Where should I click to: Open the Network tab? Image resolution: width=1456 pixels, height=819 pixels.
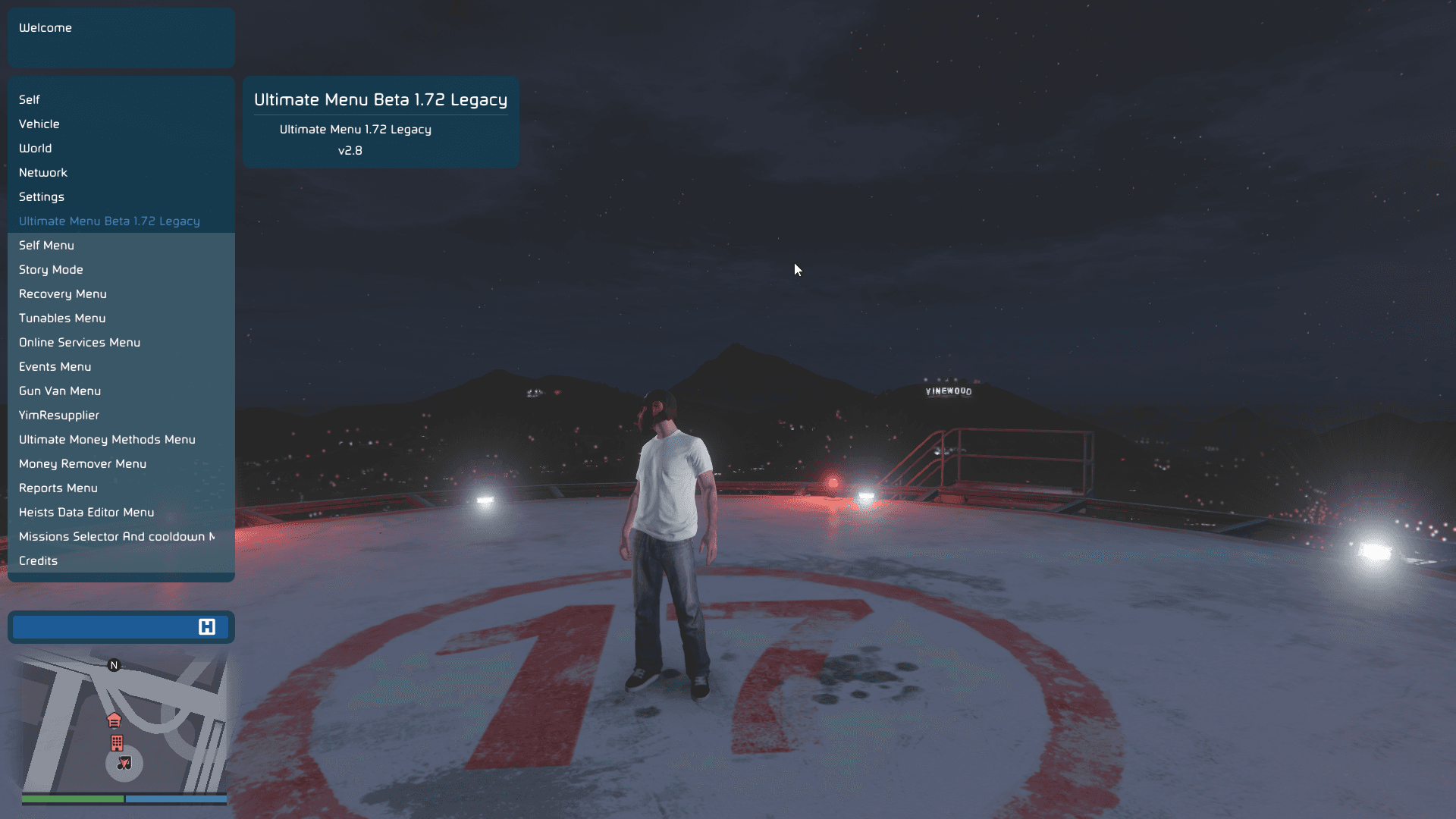(x=43, y=172)
